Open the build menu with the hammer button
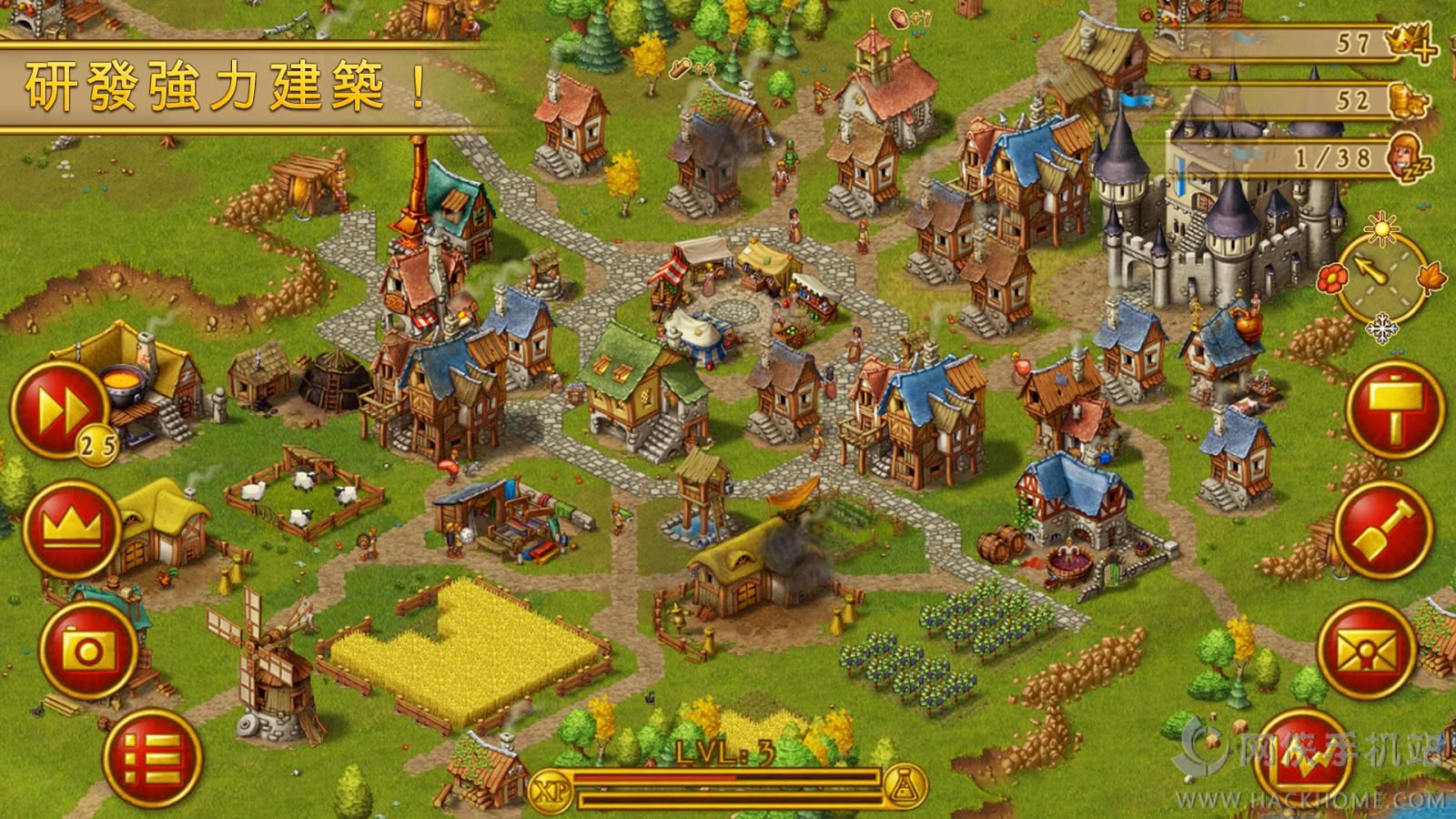1456x819 pixels. (1394, 406)
